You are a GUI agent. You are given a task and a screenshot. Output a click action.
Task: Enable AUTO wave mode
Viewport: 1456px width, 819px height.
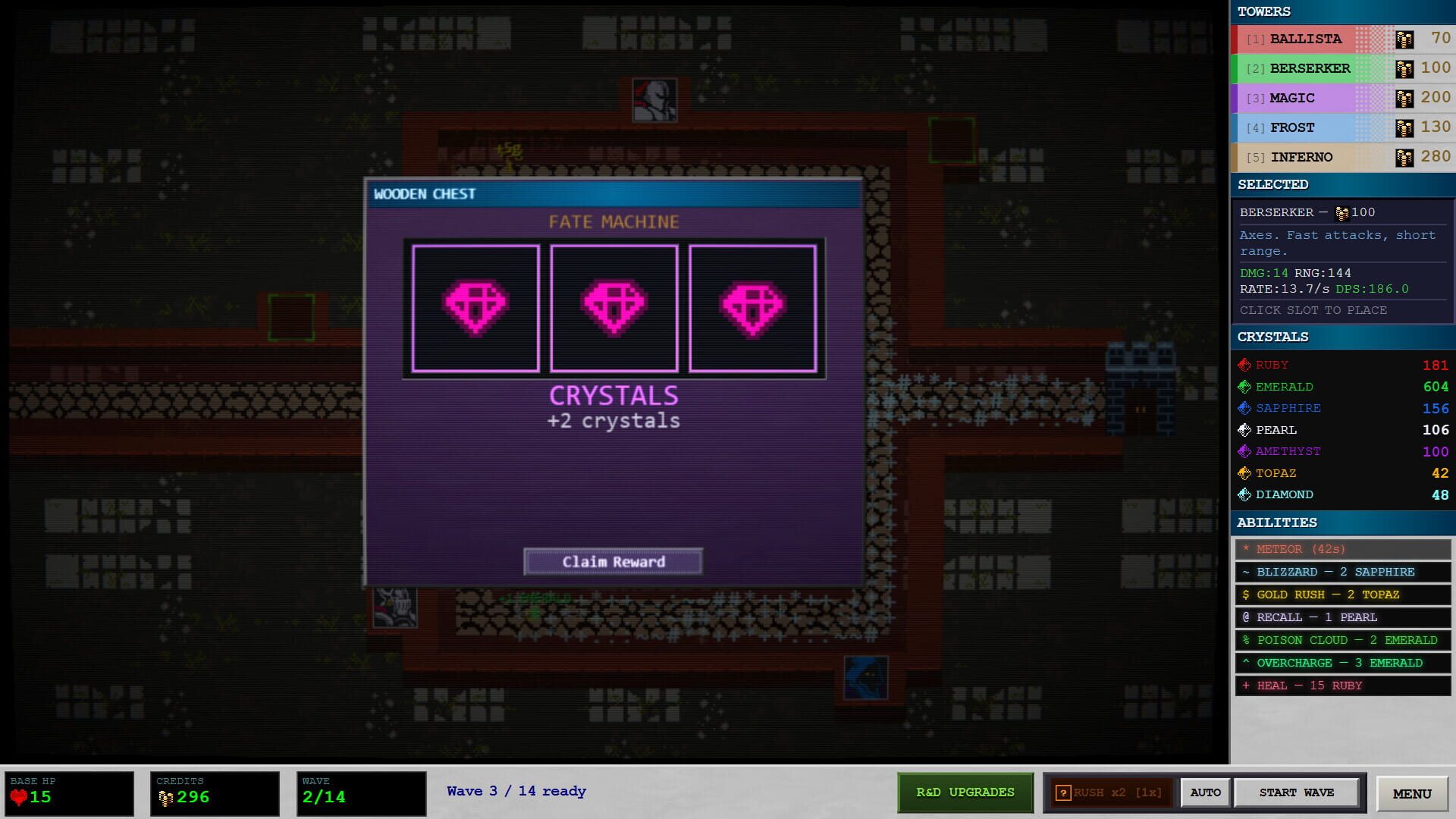pyautogui.click(x=1205, y=792)
